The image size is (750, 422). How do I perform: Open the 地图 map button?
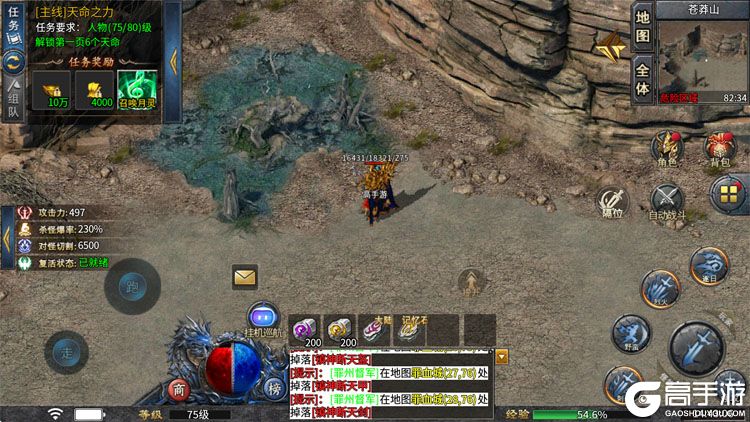(643, 26)
